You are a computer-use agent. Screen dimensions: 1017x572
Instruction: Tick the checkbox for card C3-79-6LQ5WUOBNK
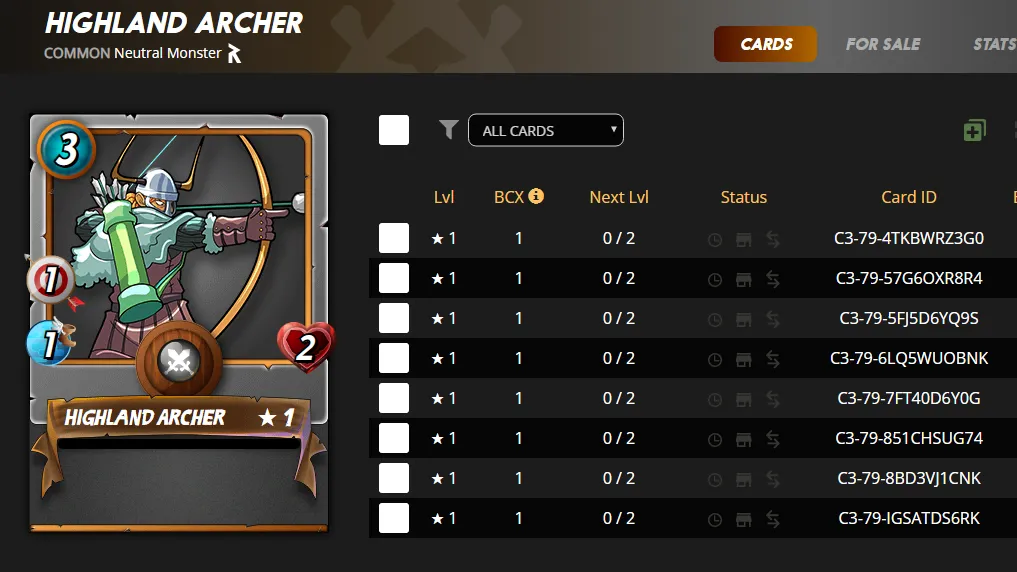pos(394,358)
